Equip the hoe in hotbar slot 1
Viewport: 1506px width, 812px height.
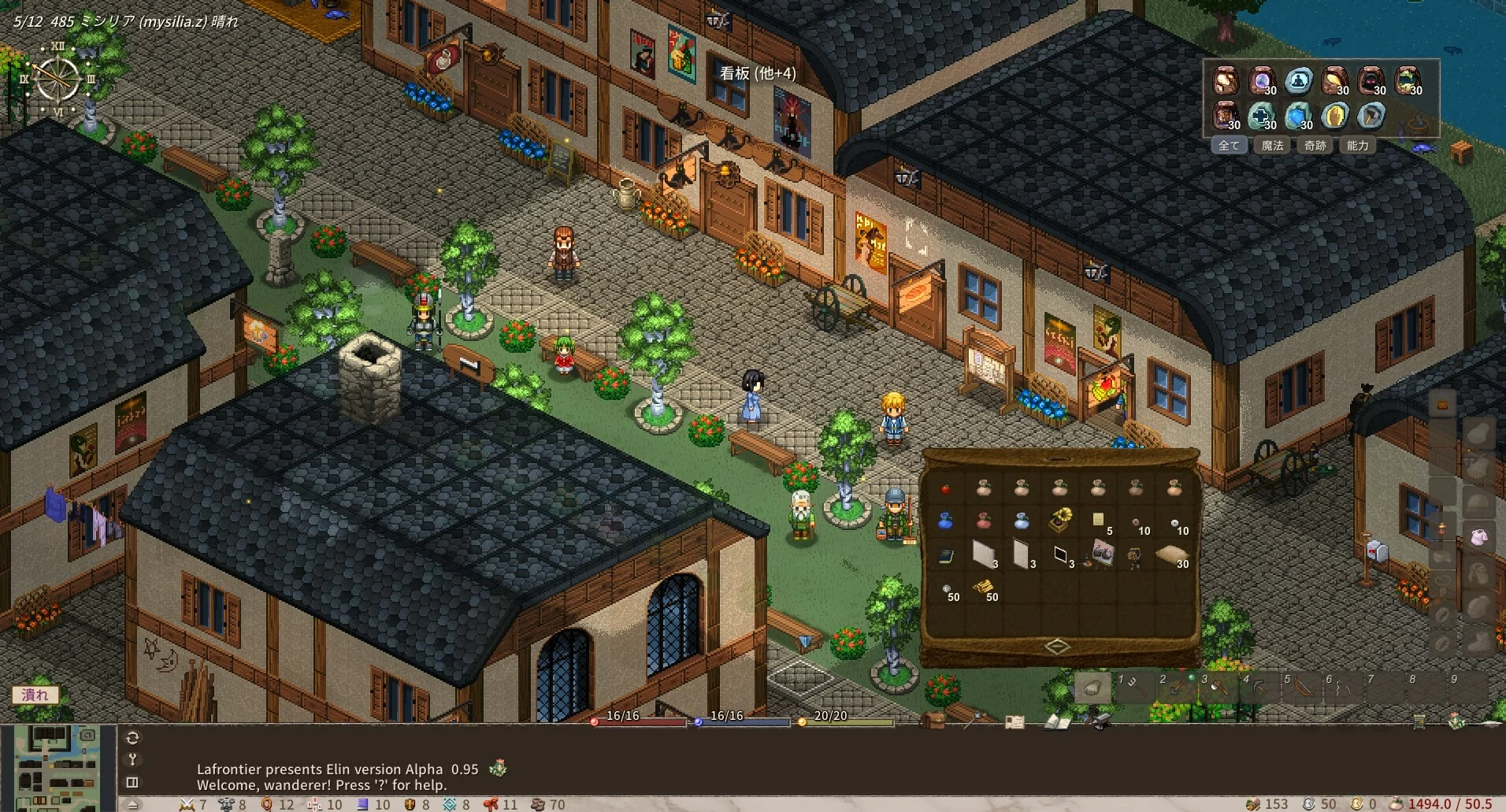tap(1134, 688)
